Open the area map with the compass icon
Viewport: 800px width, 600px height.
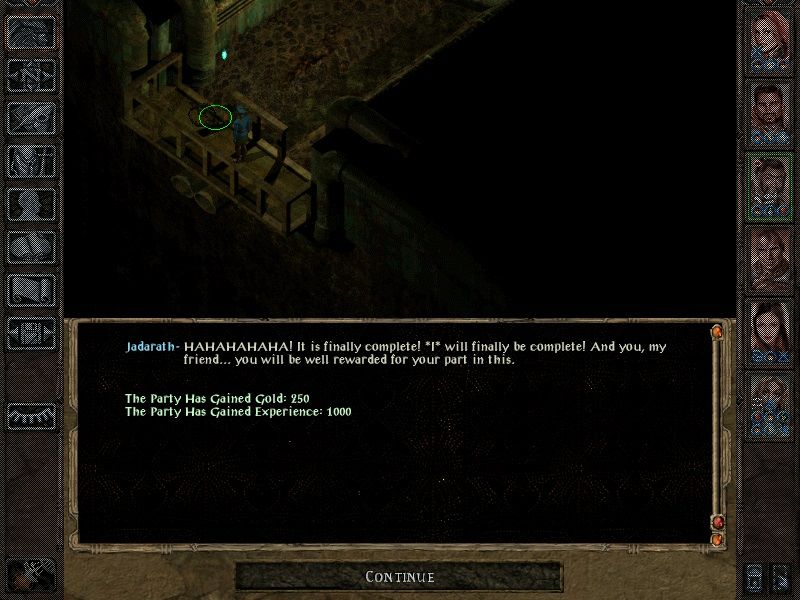(x=30, y=74)
